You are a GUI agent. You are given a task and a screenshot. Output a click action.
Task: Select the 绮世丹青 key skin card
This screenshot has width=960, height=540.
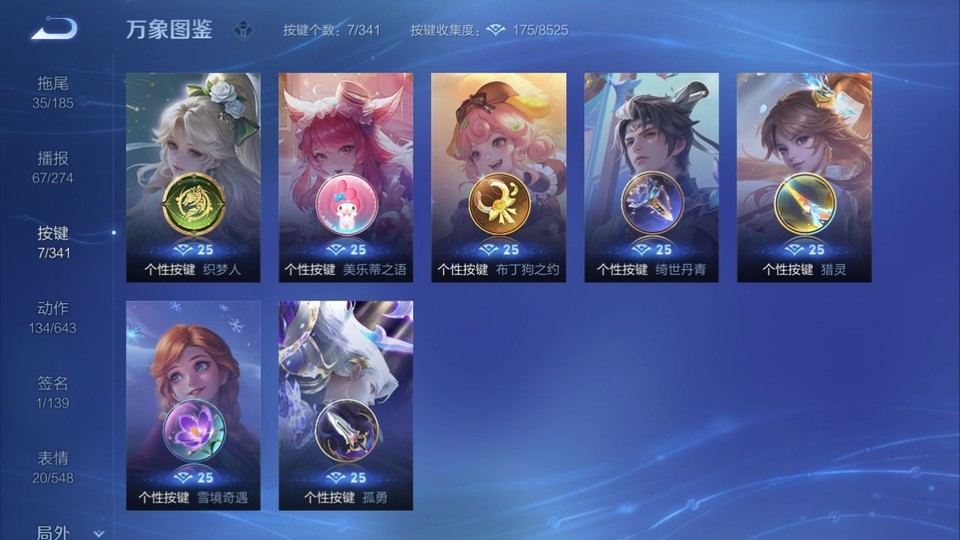click(651, 177)
